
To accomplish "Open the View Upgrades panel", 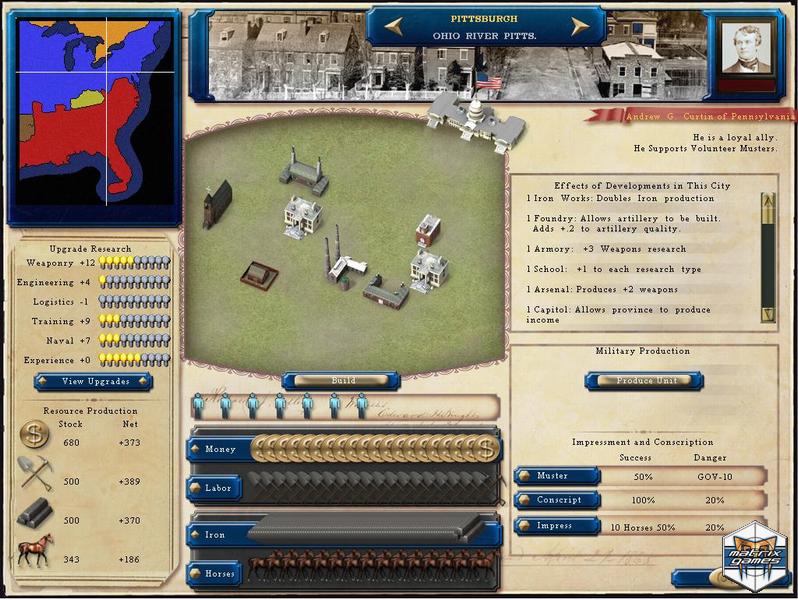I will [x=93, y=381].
